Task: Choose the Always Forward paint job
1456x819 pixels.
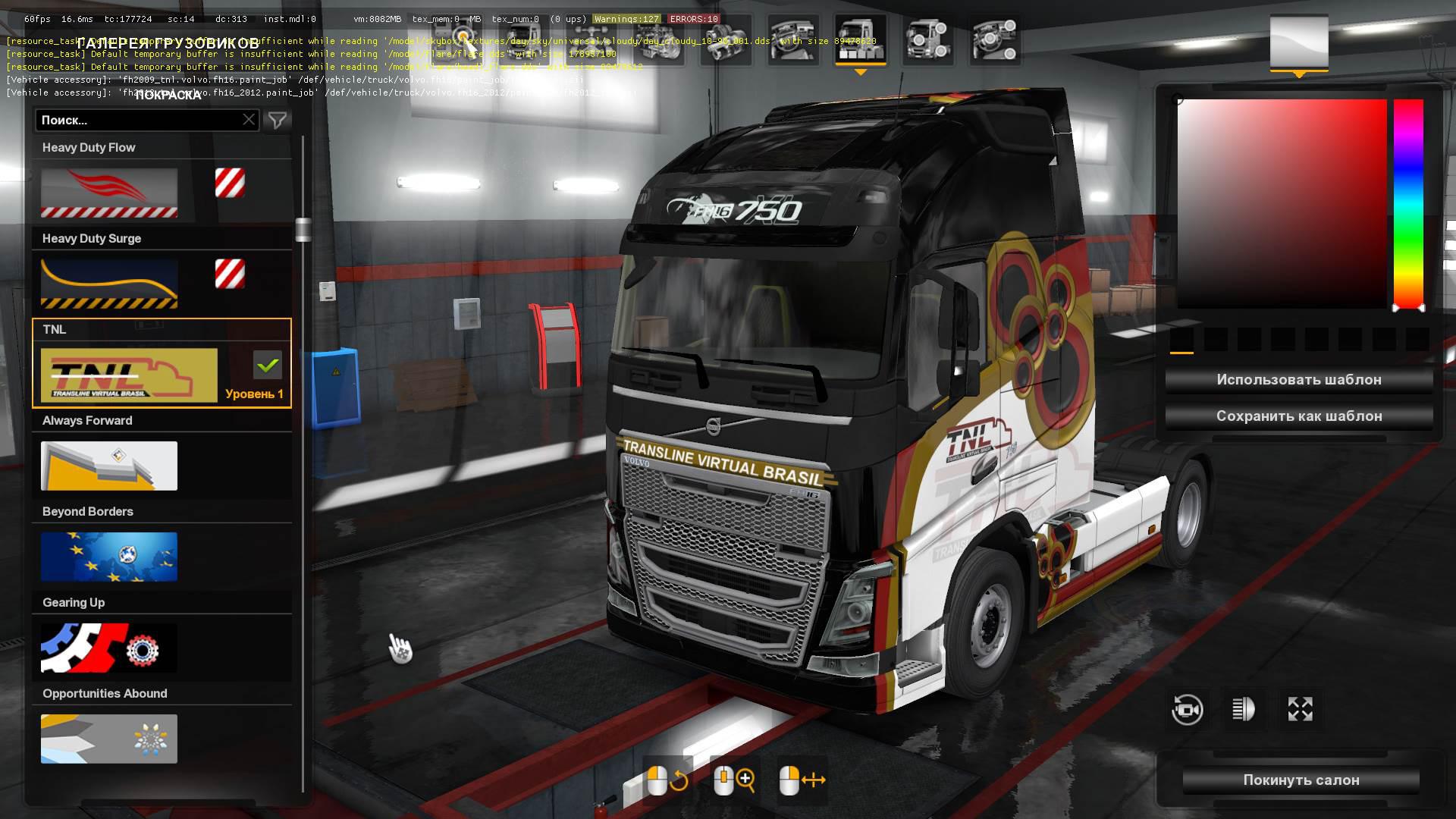Action: click(109, 466)
